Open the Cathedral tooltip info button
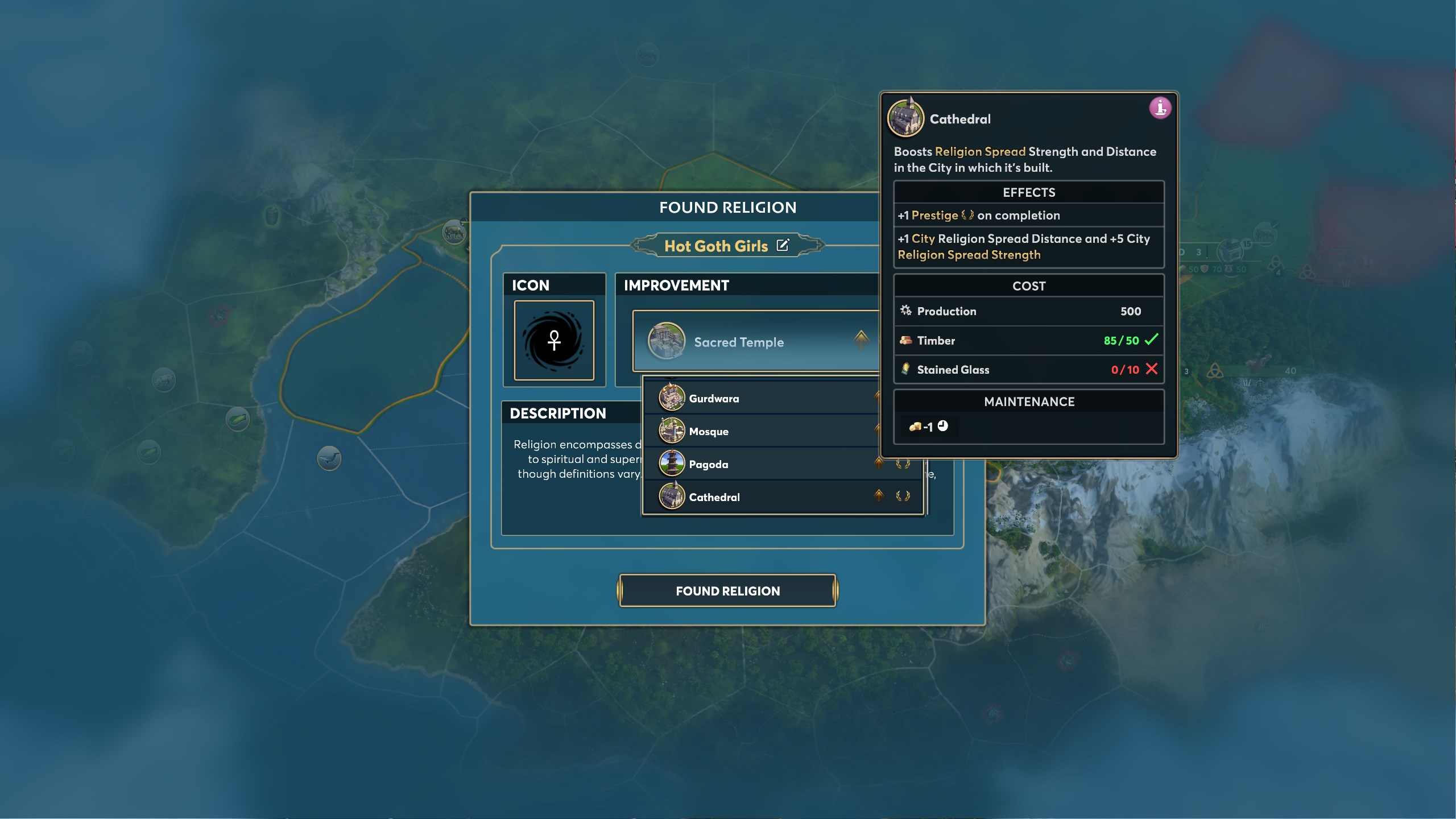 [x=1160, y=107]
